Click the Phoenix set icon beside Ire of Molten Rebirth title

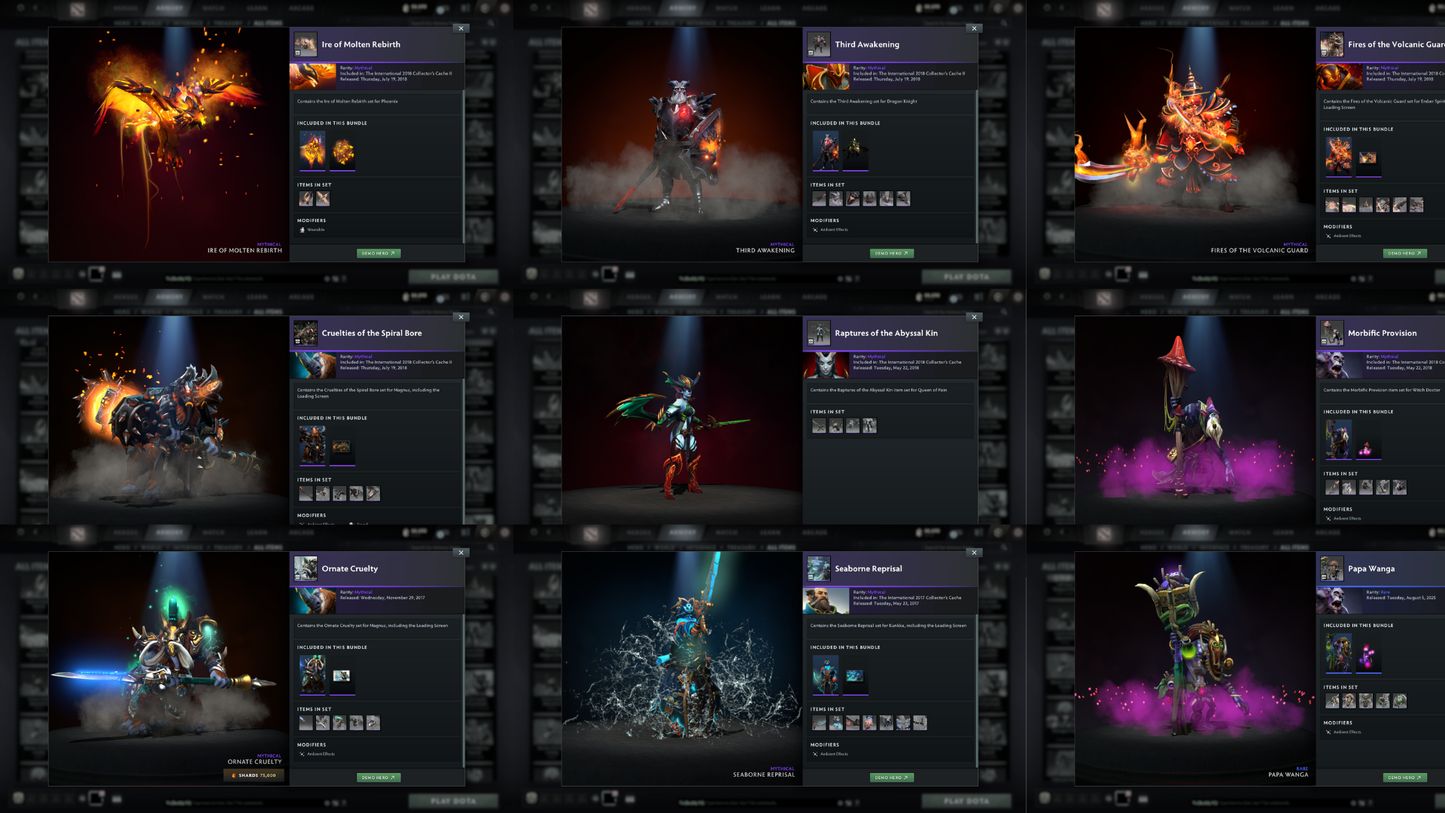tap(306, 44)
